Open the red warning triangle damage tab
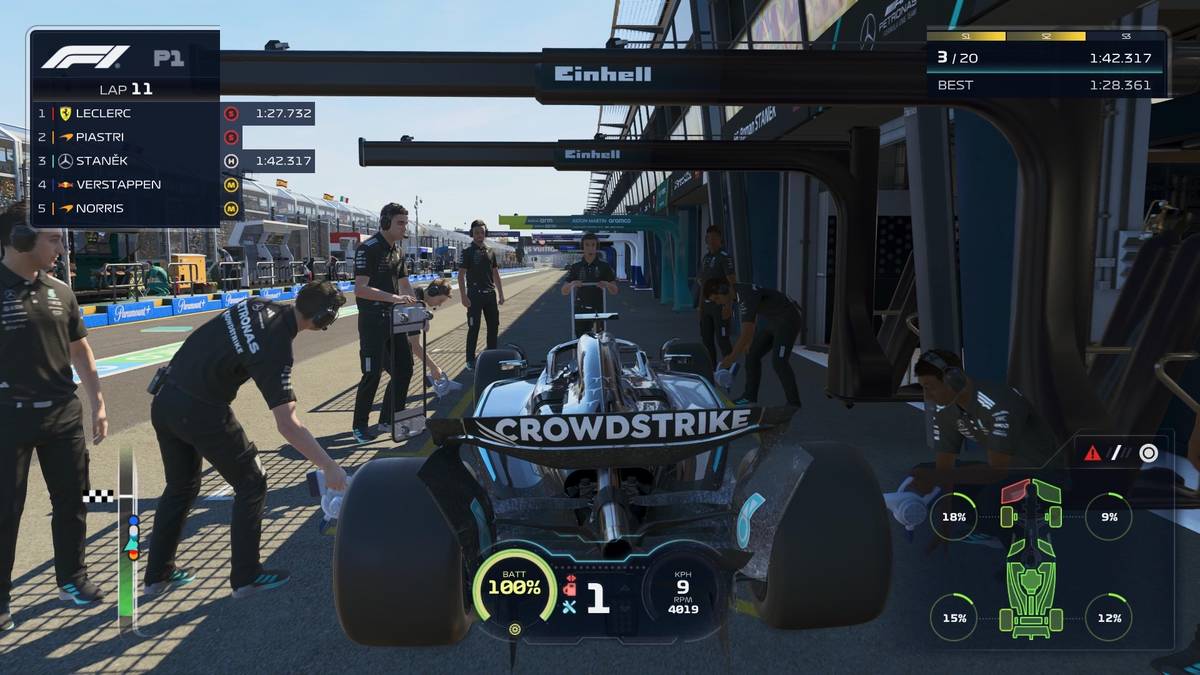1200x675 pixels. [x=1092, y=453]
